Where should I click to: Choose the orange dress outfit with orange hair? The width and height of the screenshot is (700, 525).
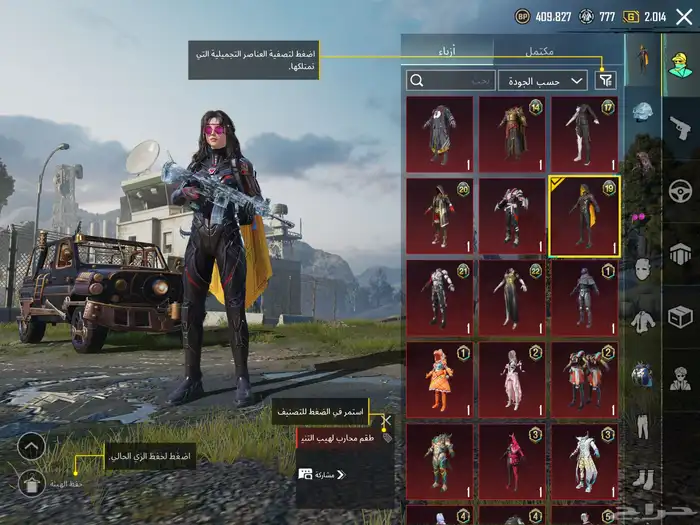coord(440,379)
